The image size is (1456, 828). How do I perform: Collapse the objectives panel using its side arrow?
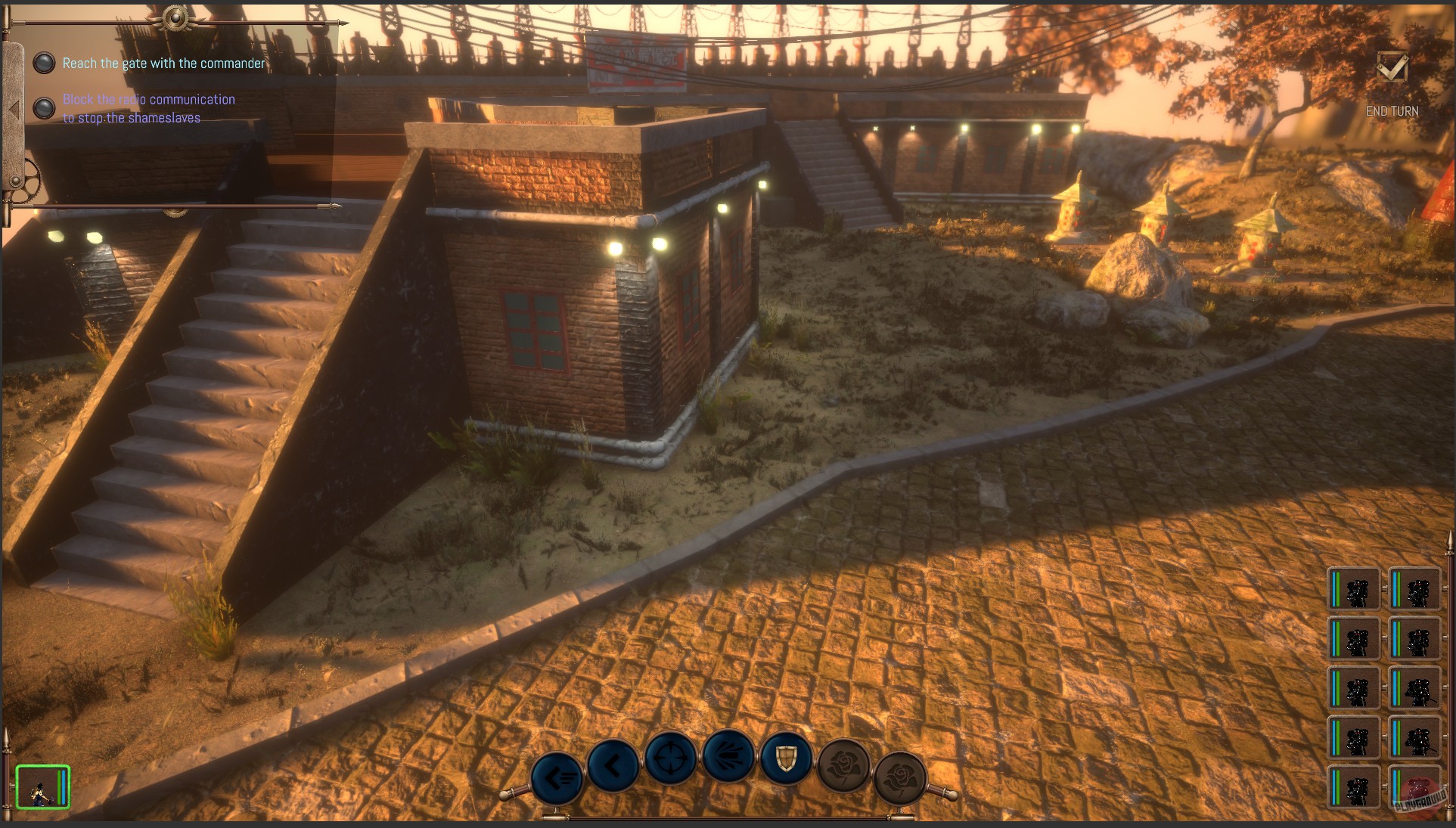click(x=12, y=108)
